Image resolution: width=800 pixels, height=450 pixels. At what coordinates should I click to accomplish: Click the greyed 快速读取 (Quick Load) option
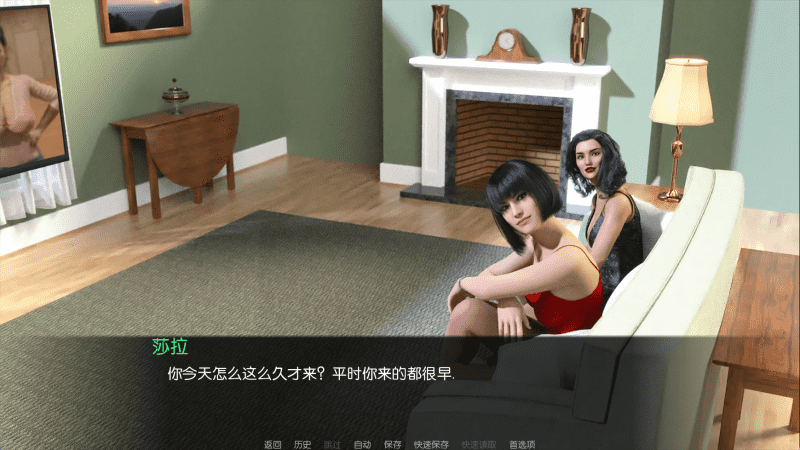(x=477, y=444)
